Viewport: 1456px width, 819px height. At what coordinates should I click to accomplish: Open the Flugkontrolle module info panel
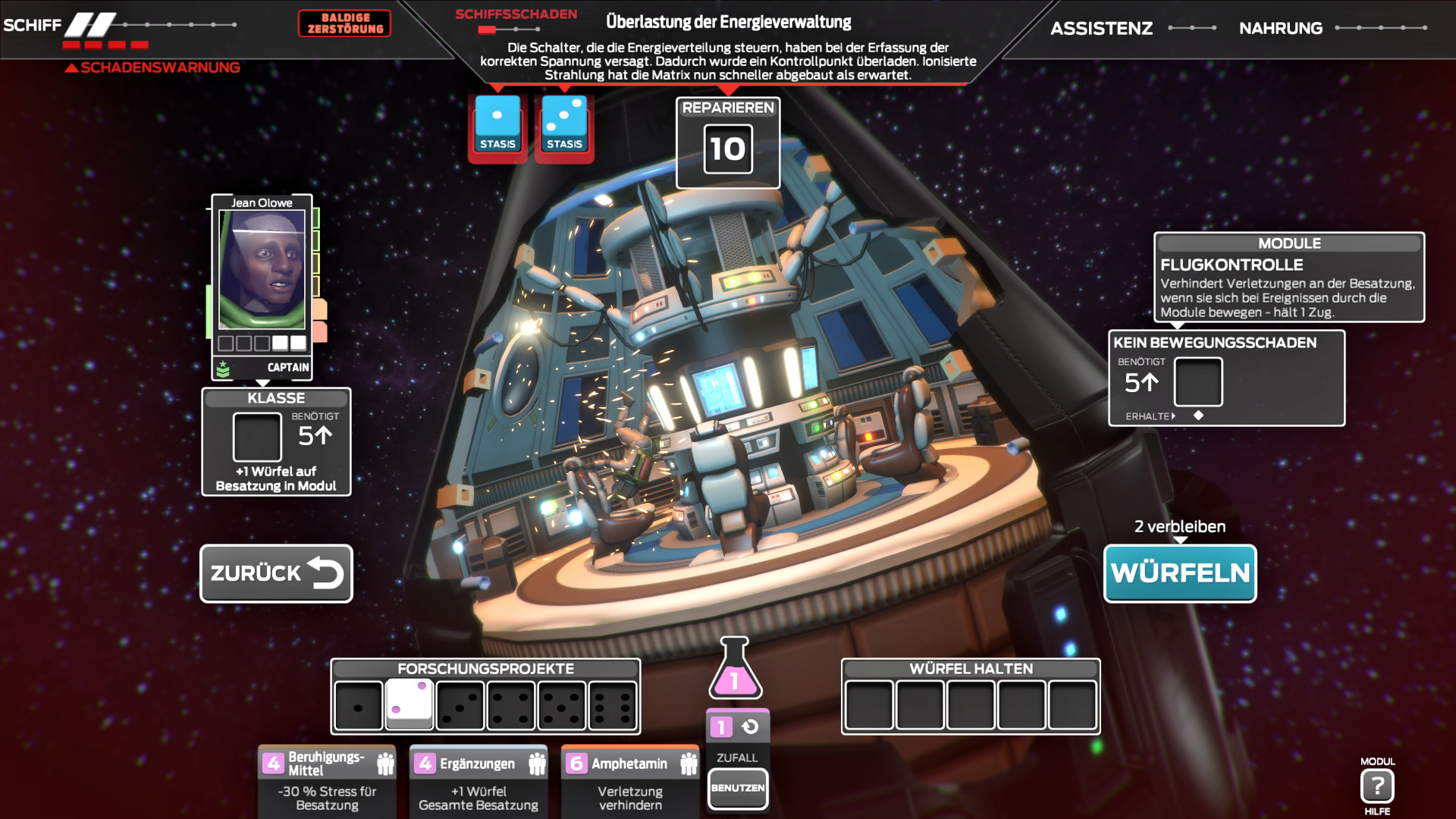pyautogui.click(x=1289, y=278)
